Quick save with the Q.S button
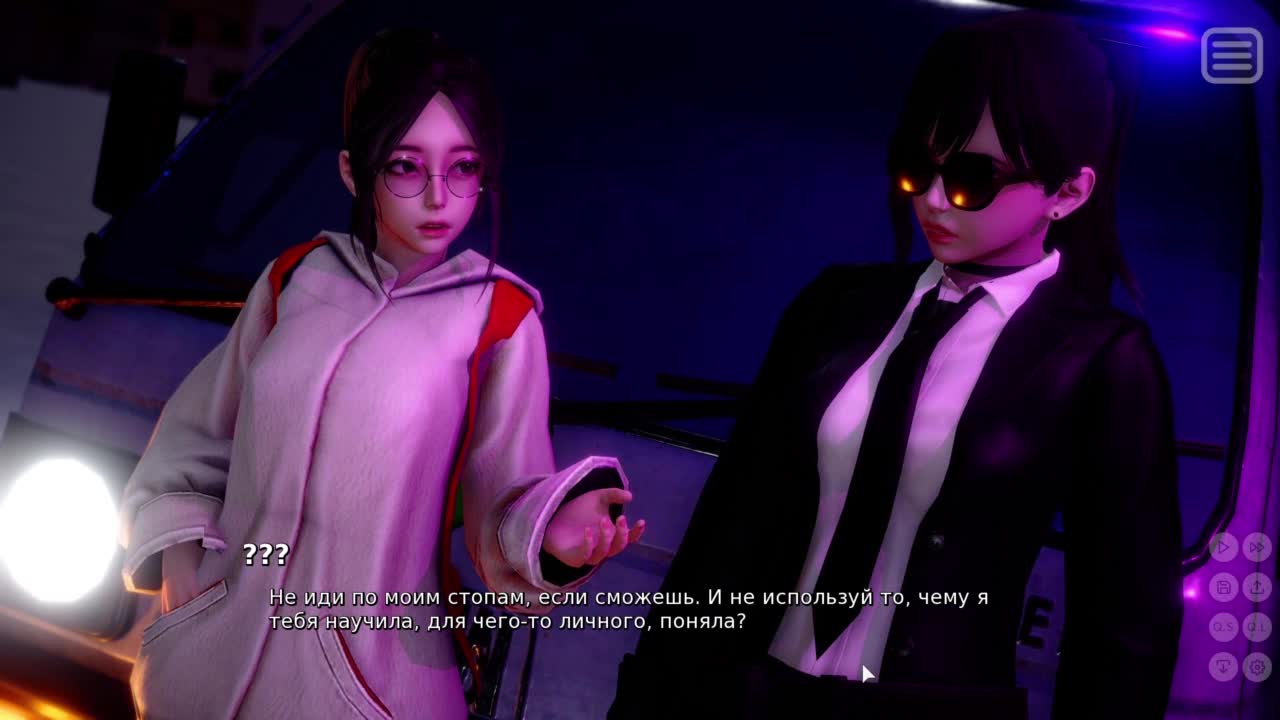Viewport: 1280px width, 720px height. pyautogui.click(x=1223, y=627)
